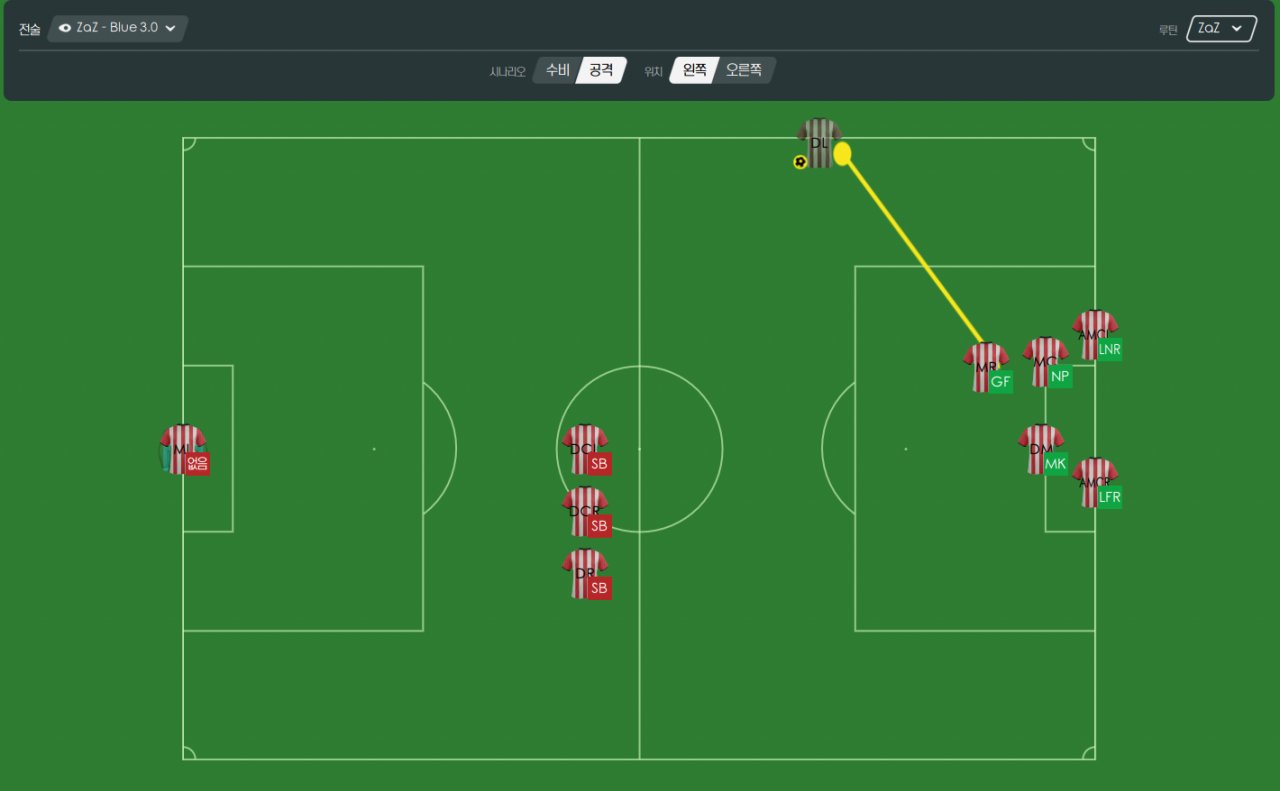Select the goalkeeper marked 없음

(x=182, y=449)
